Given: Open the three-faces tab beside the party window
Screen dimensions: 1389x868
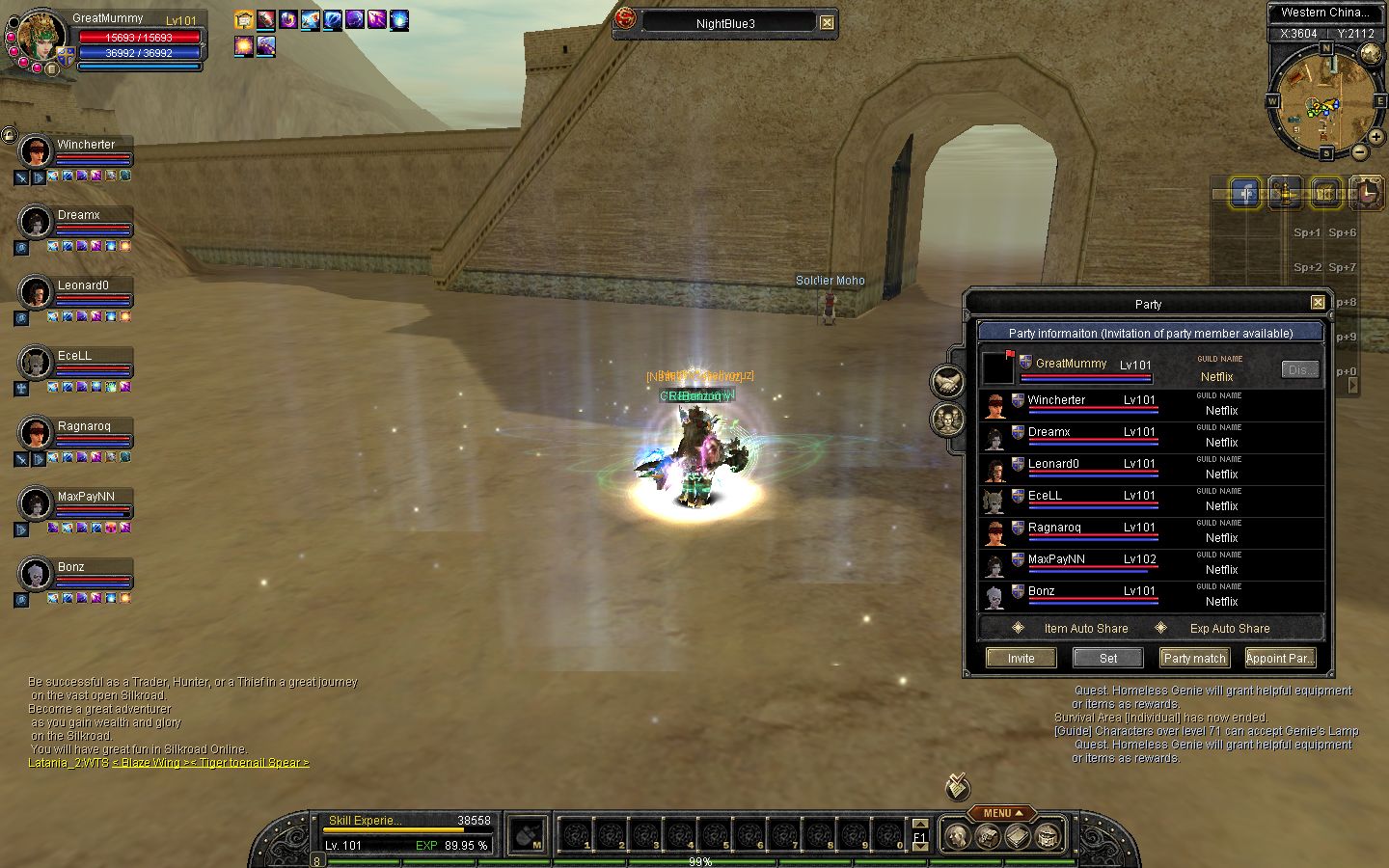Looking at the screenshot, I should [x=948, y=420].
